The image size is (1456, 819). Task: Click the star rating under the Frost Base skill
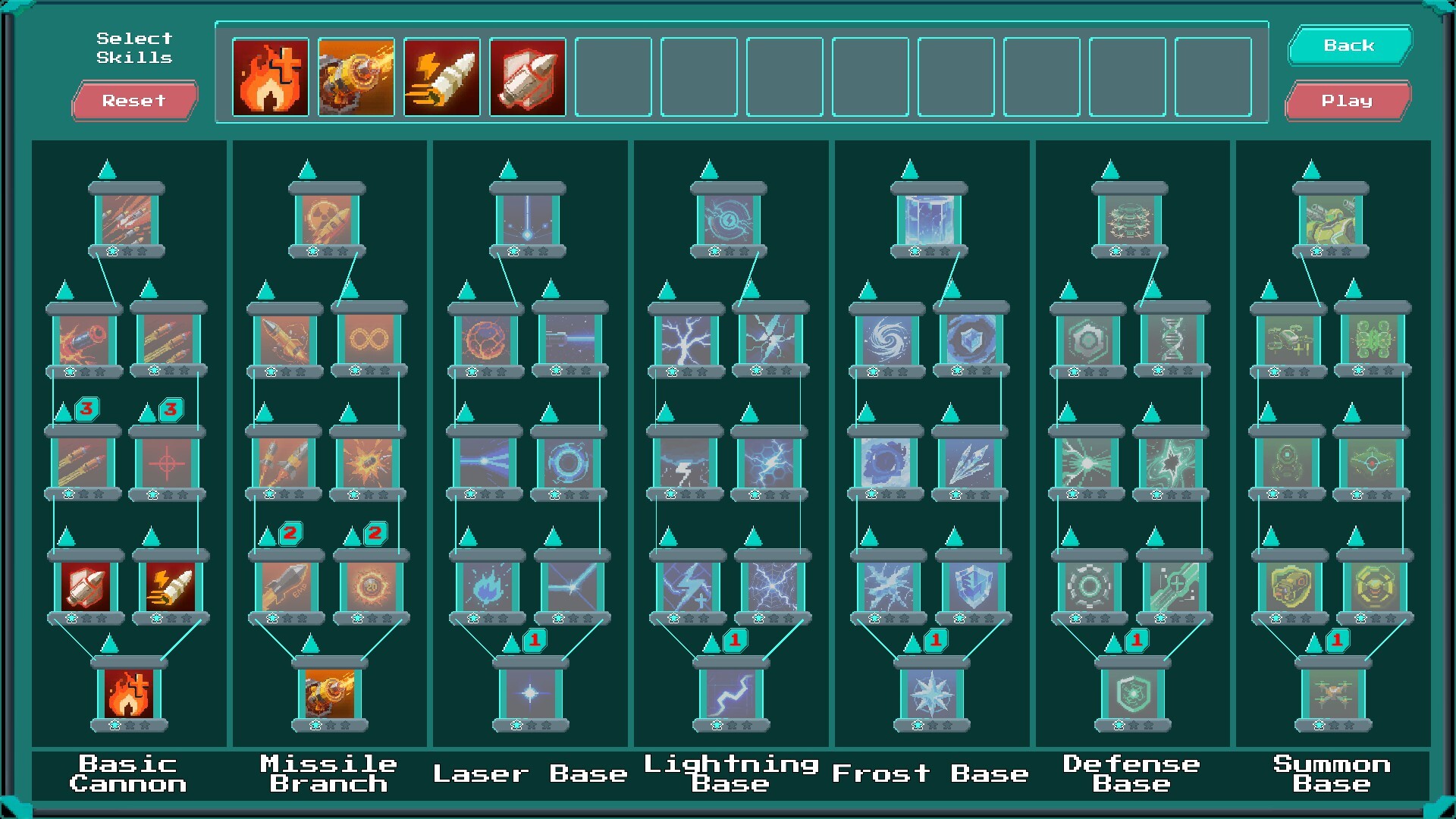[x=931, y=724]
